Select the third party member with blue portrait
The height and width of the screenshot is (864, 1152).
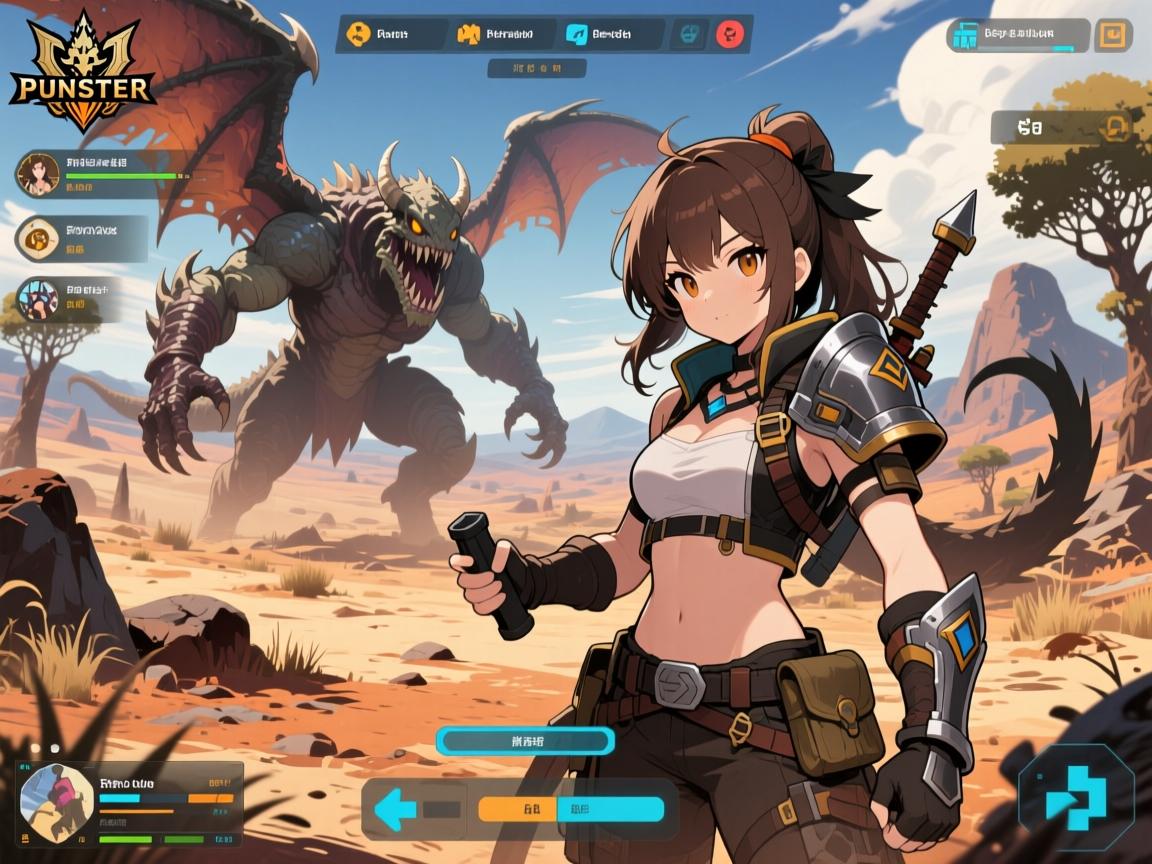tap(38, 298)
